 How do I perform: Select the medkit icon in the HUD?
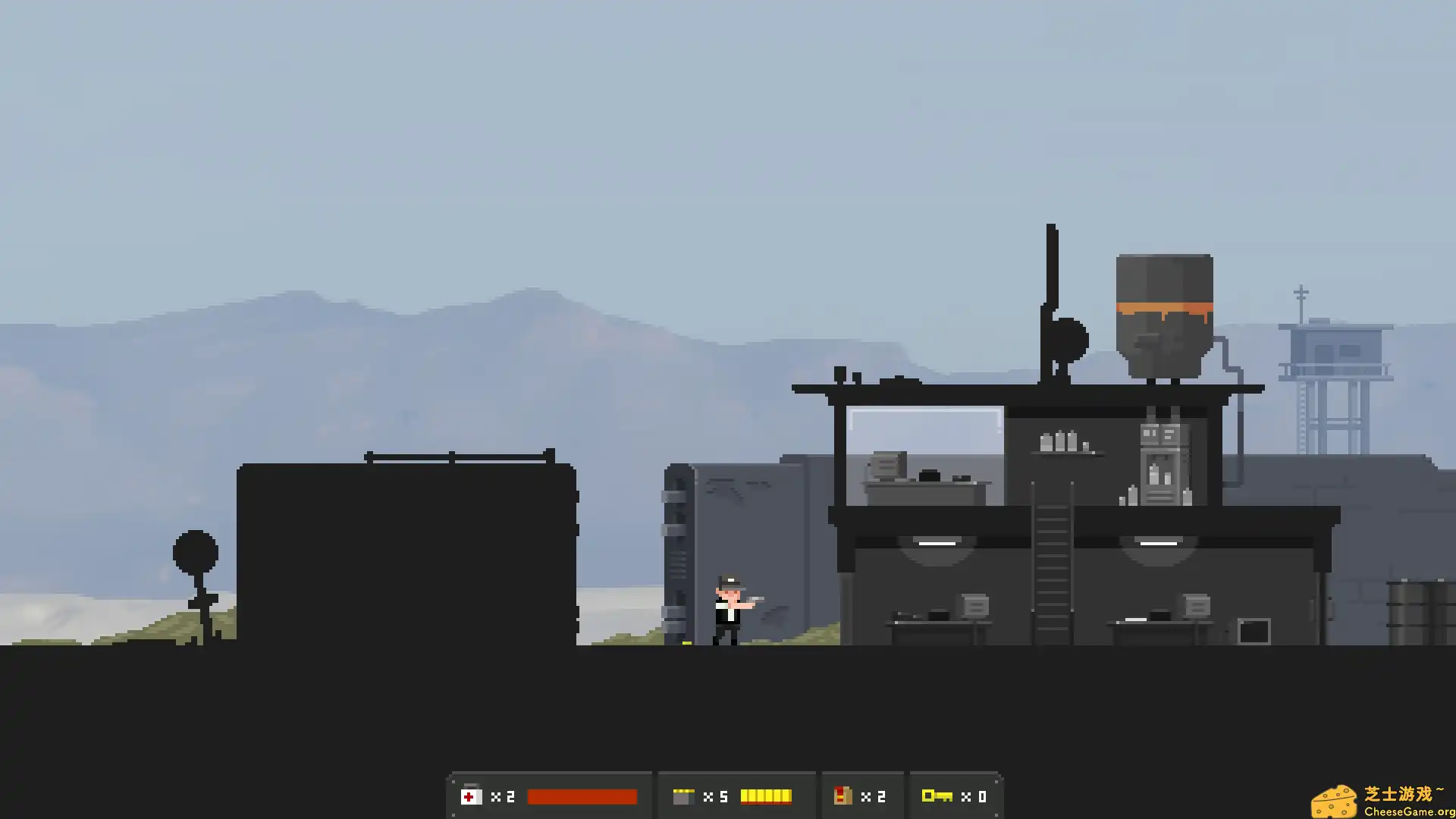[470, 796]
